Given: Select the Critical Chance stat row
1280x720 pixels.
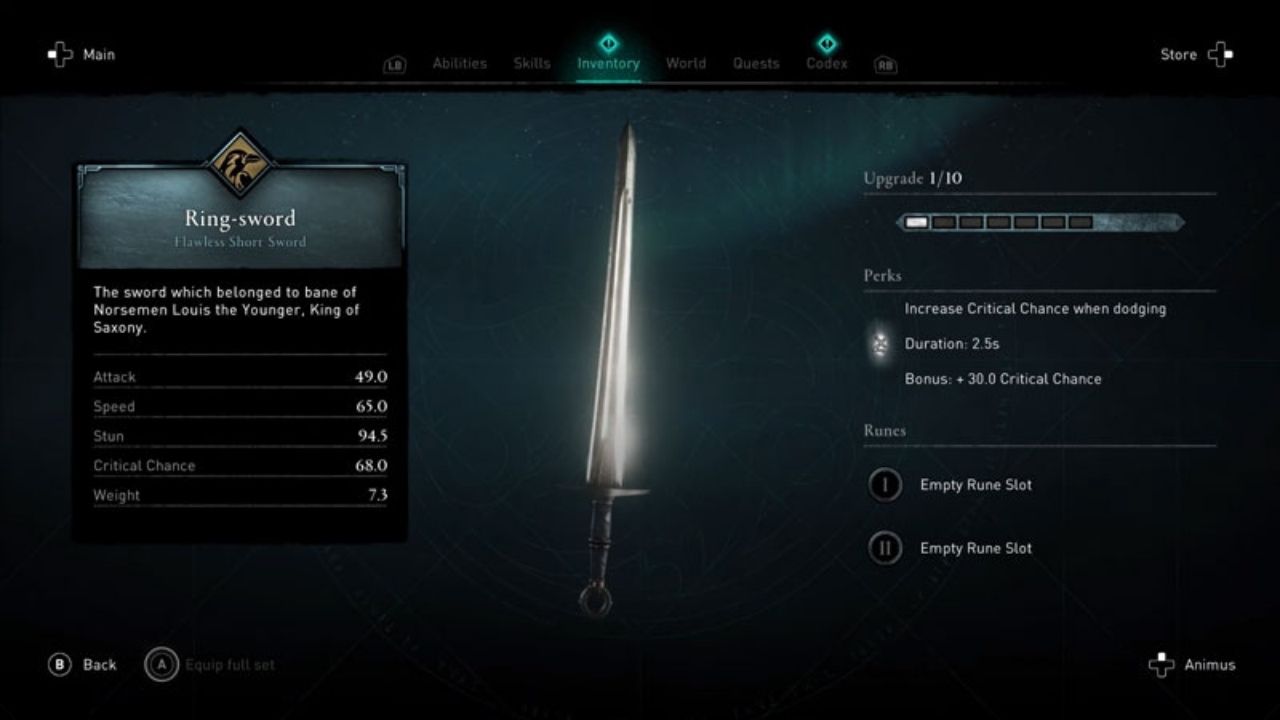Looking at the screenshot, I should [240, 465].
